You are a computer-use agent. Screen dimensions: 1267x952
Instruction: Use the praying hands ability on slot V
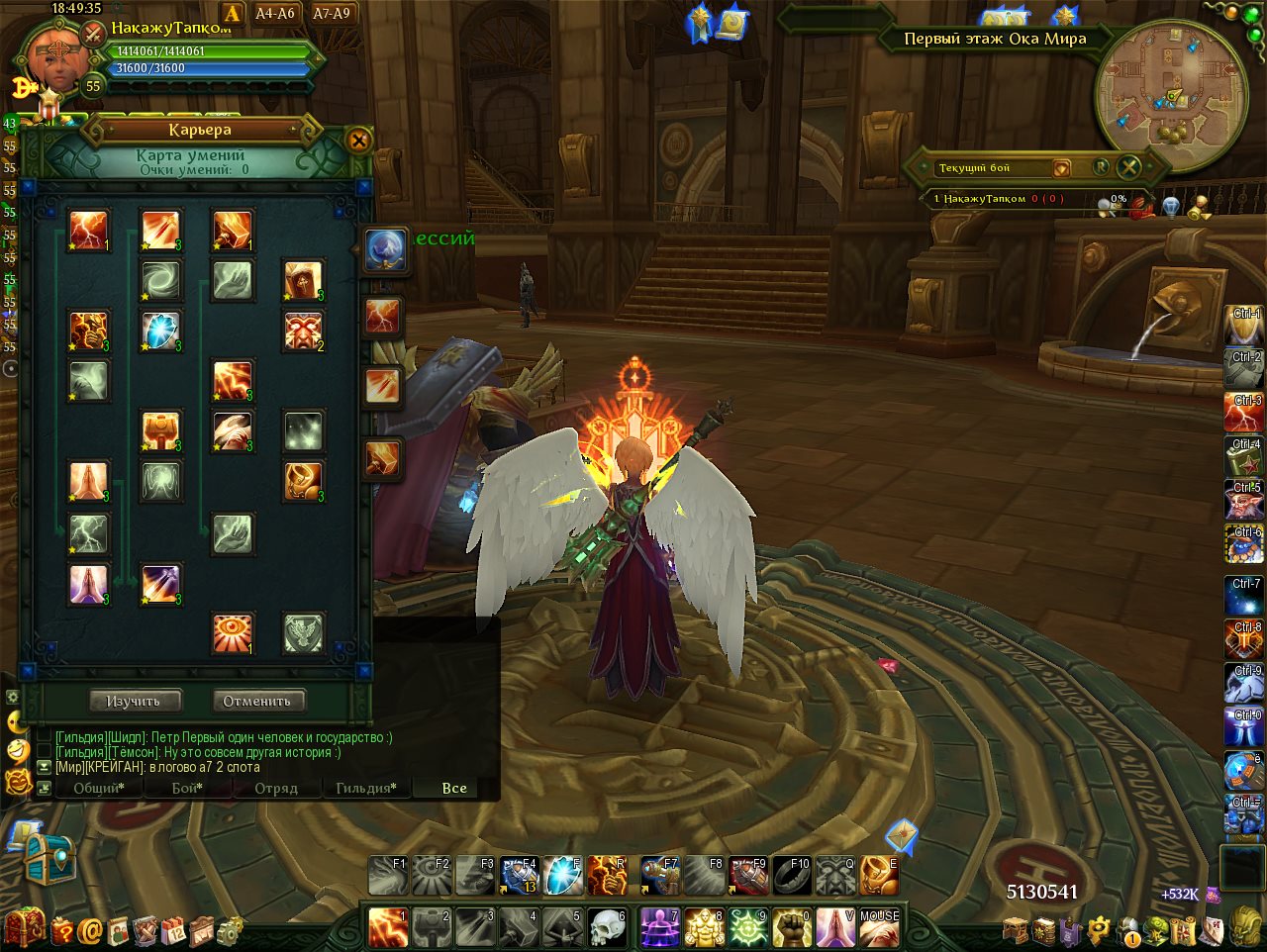click(x=835, y=929)
